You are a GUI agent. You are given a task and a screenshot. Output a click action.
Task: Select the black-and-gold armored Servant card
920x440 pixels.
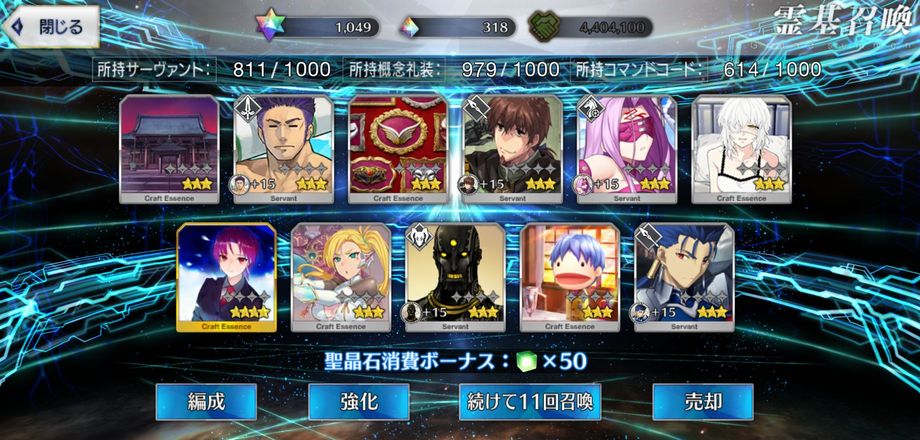(456, 277)
